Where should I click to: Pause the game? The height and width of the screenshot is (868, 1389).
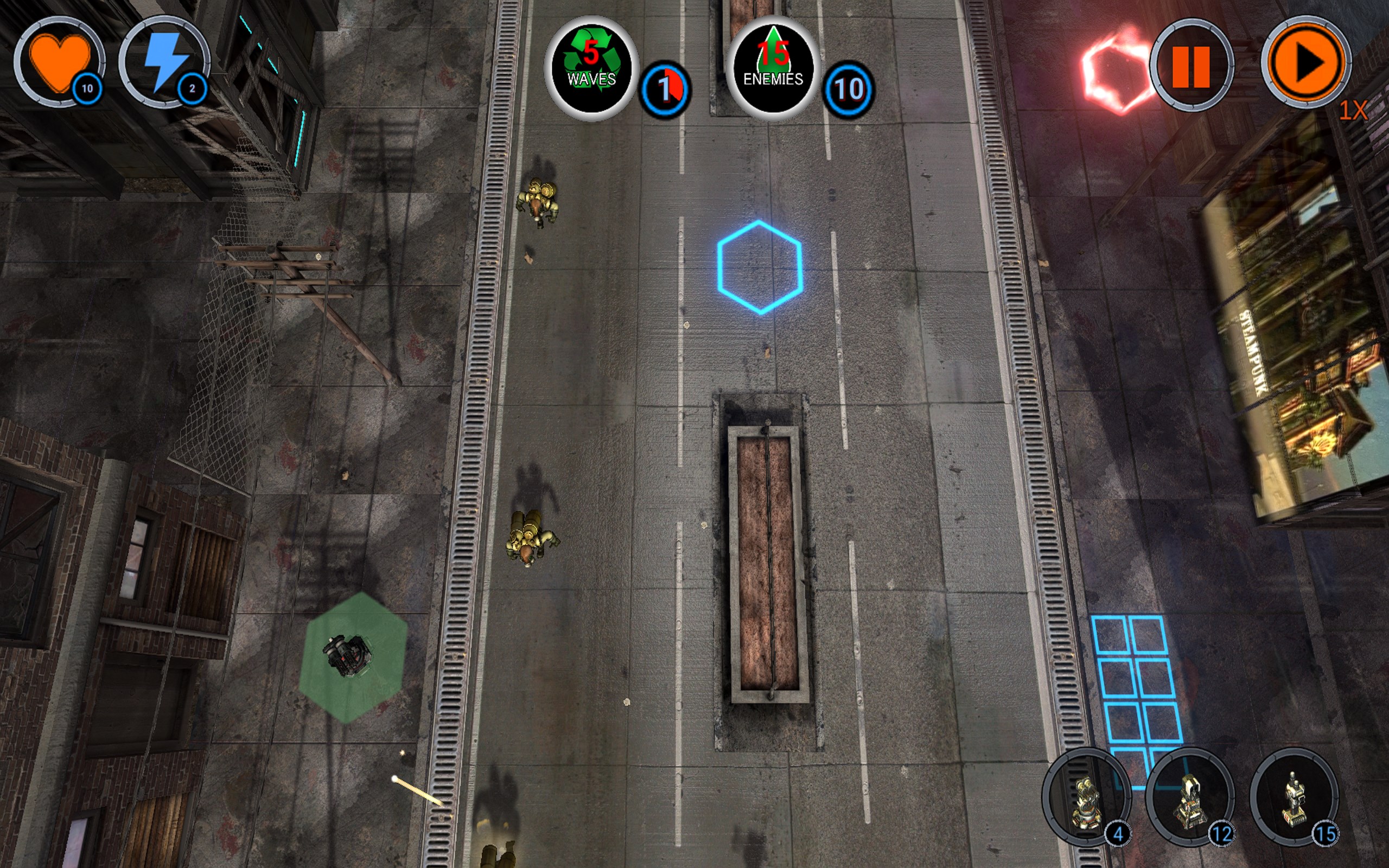[x=1191, y=66]
